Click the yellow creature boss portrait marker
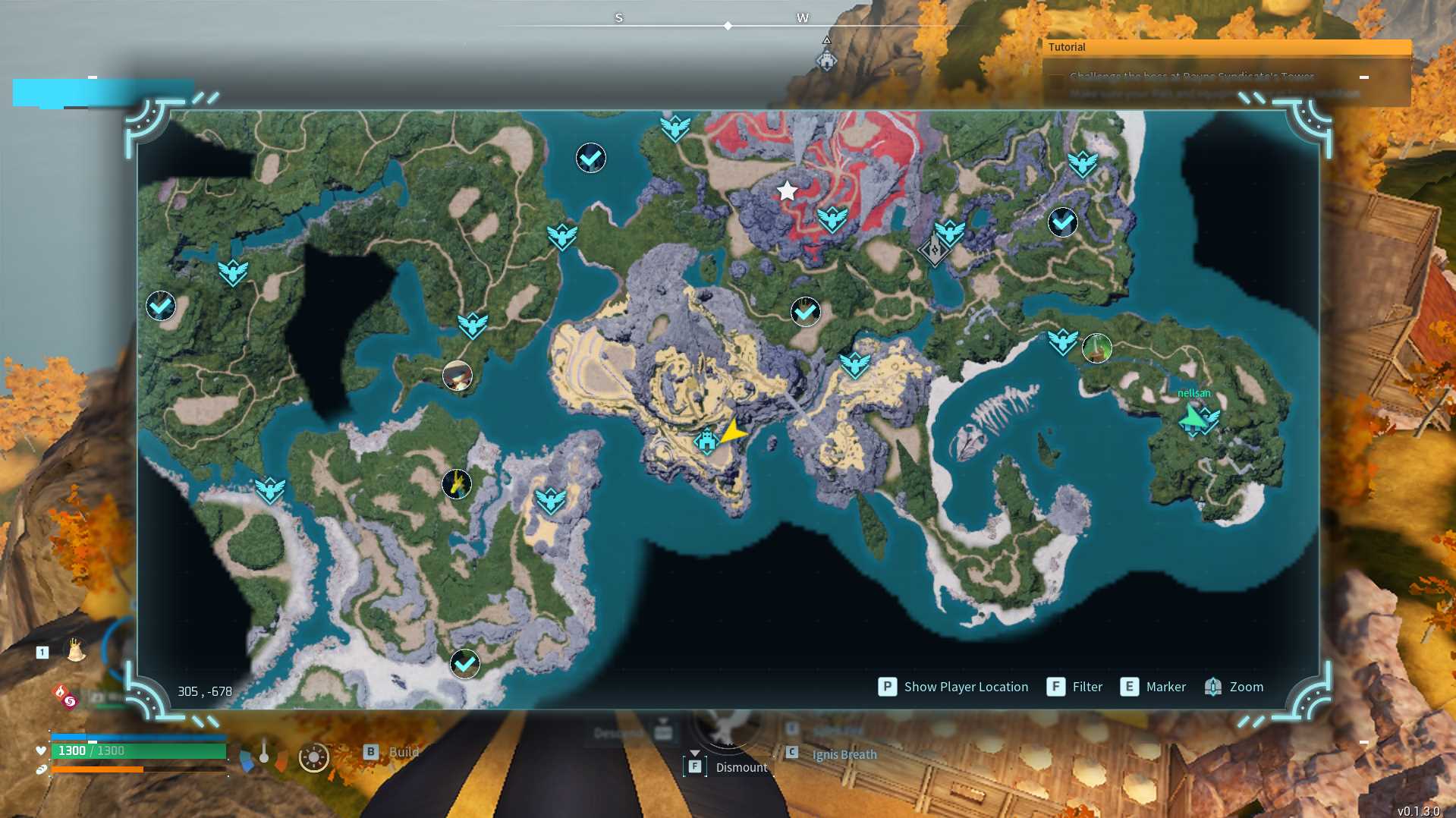1456x818 pixels. [457, 484]
